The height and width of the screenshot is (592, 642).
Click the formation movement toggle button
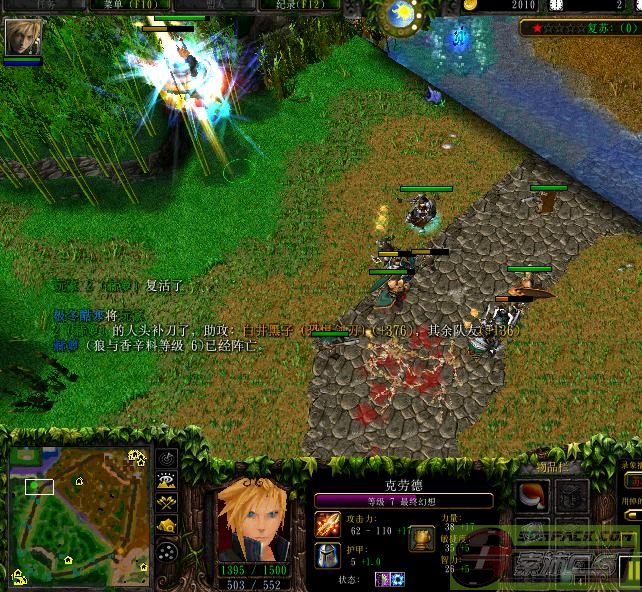[x=167, y=549]
